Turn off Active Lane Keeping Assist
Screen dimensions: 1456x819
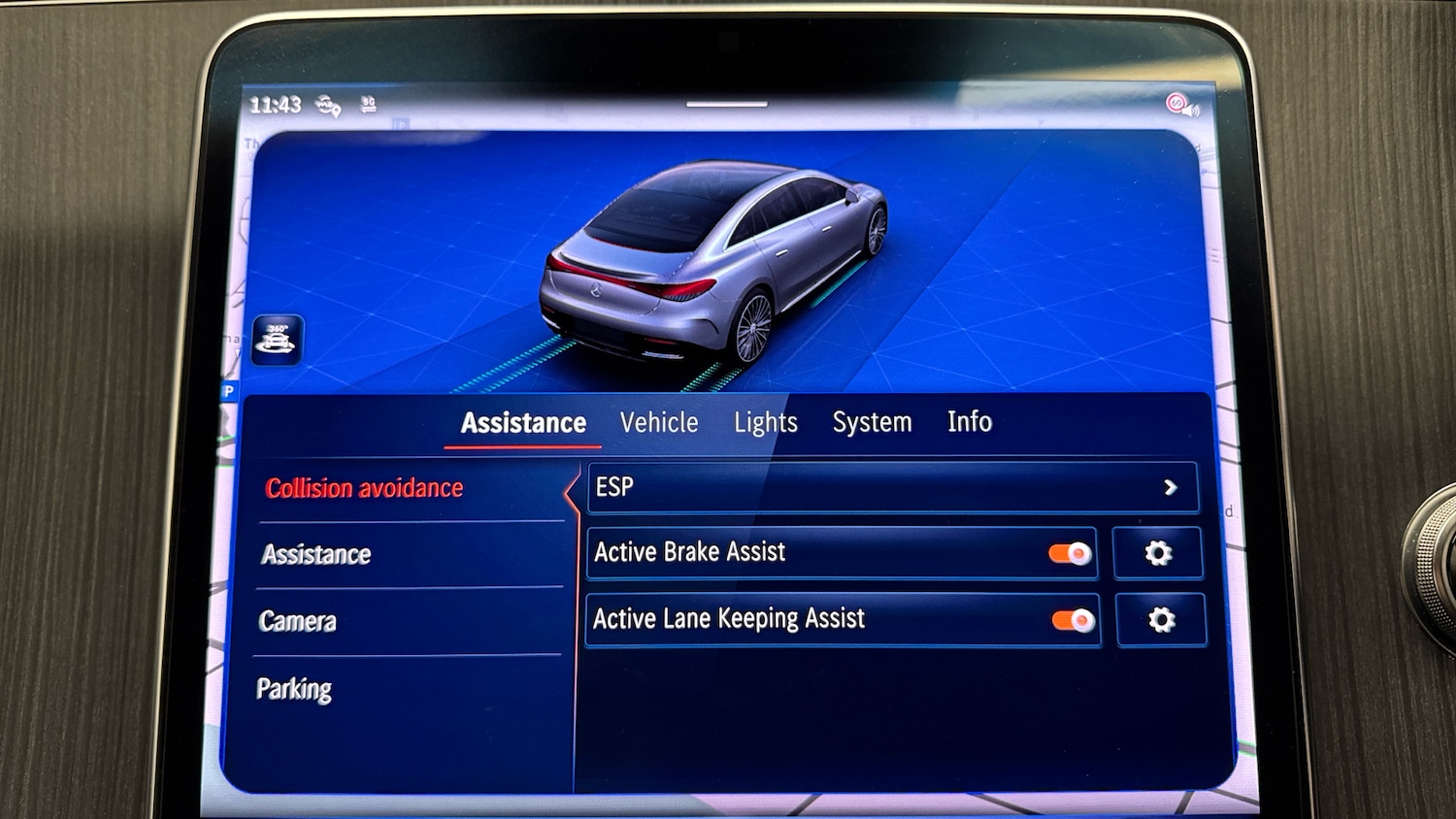click(1072, 619)
